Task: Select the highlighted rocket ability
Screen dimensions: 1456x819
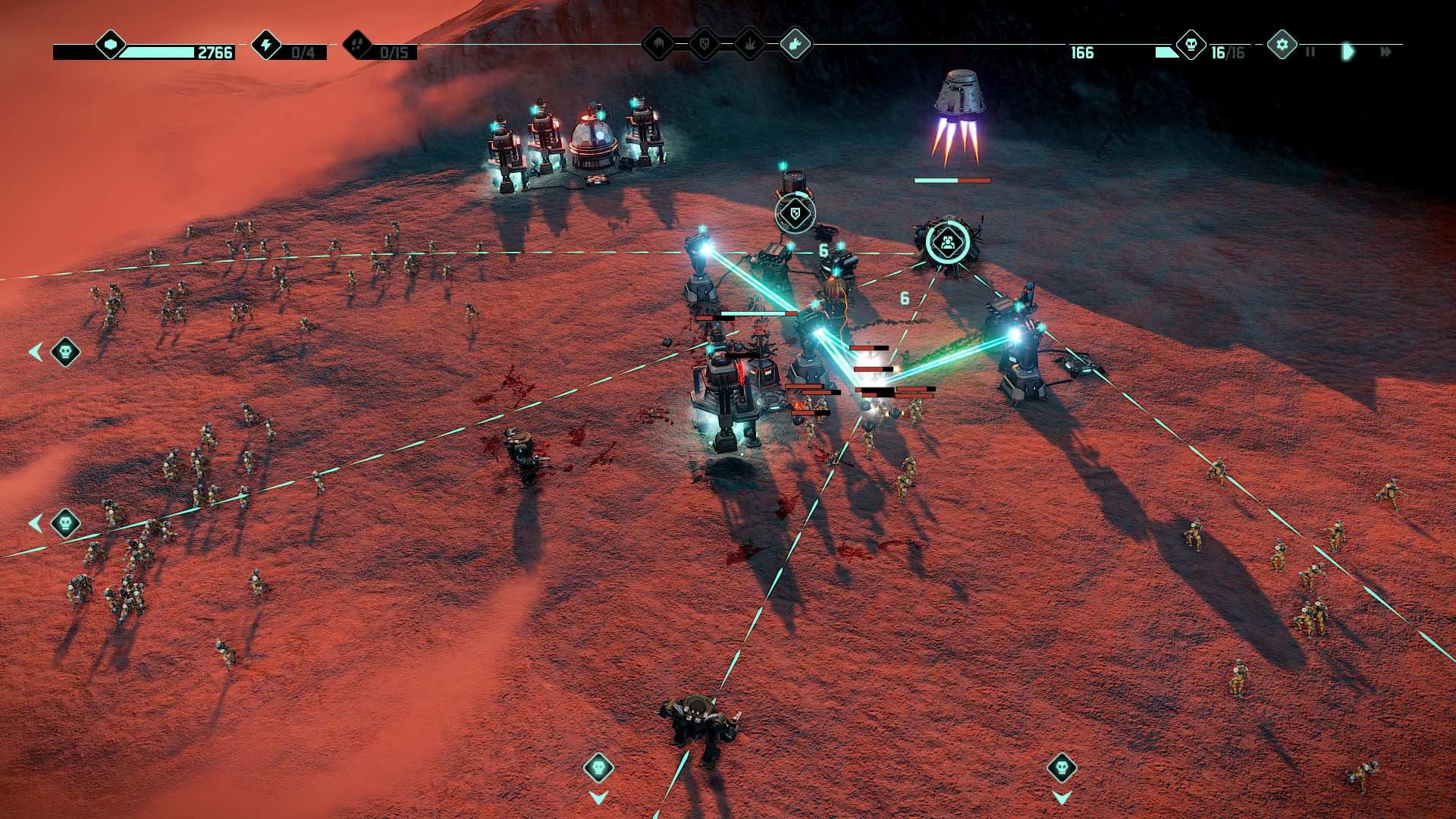Action: click(x=795, y=45)
